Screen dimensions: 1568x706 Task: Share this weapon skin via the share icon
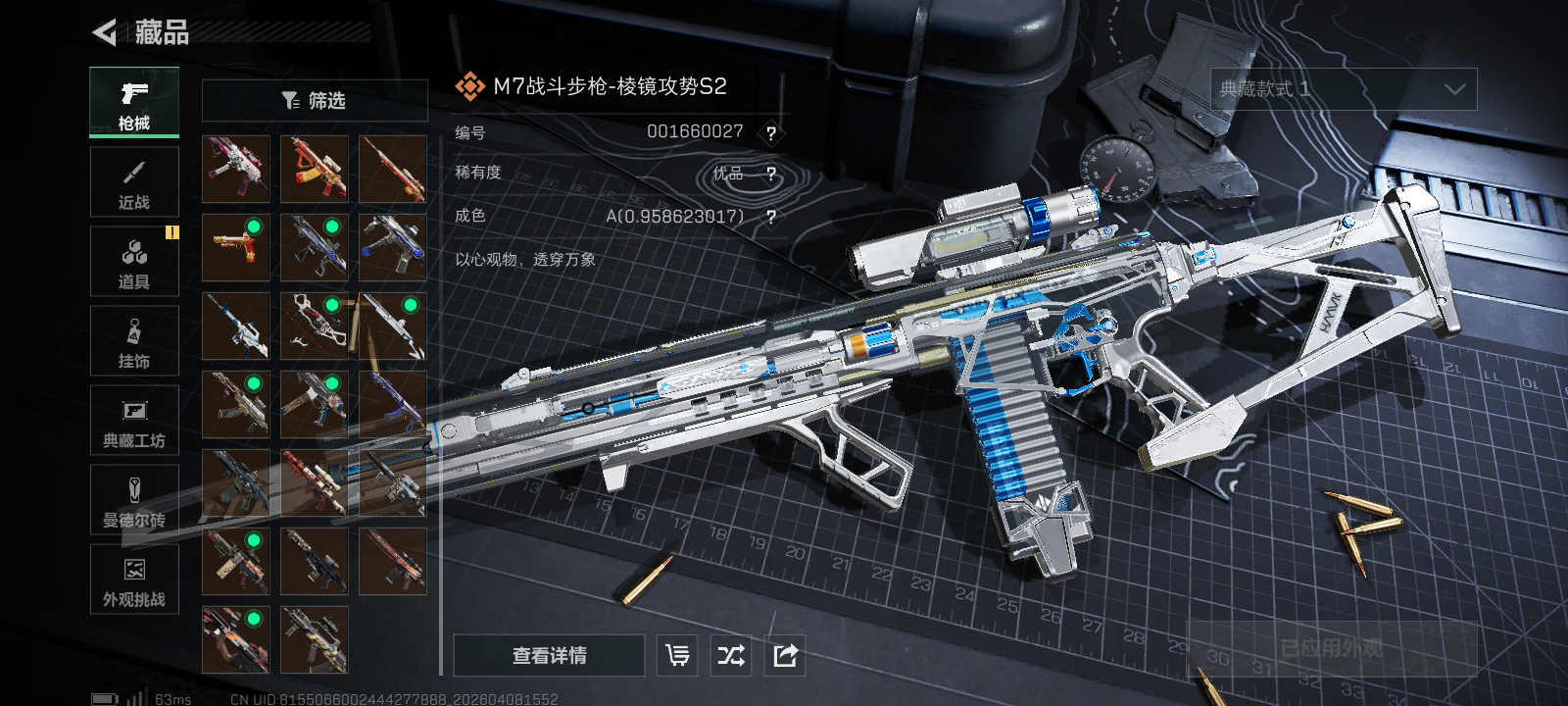click(x=785, y=656)
